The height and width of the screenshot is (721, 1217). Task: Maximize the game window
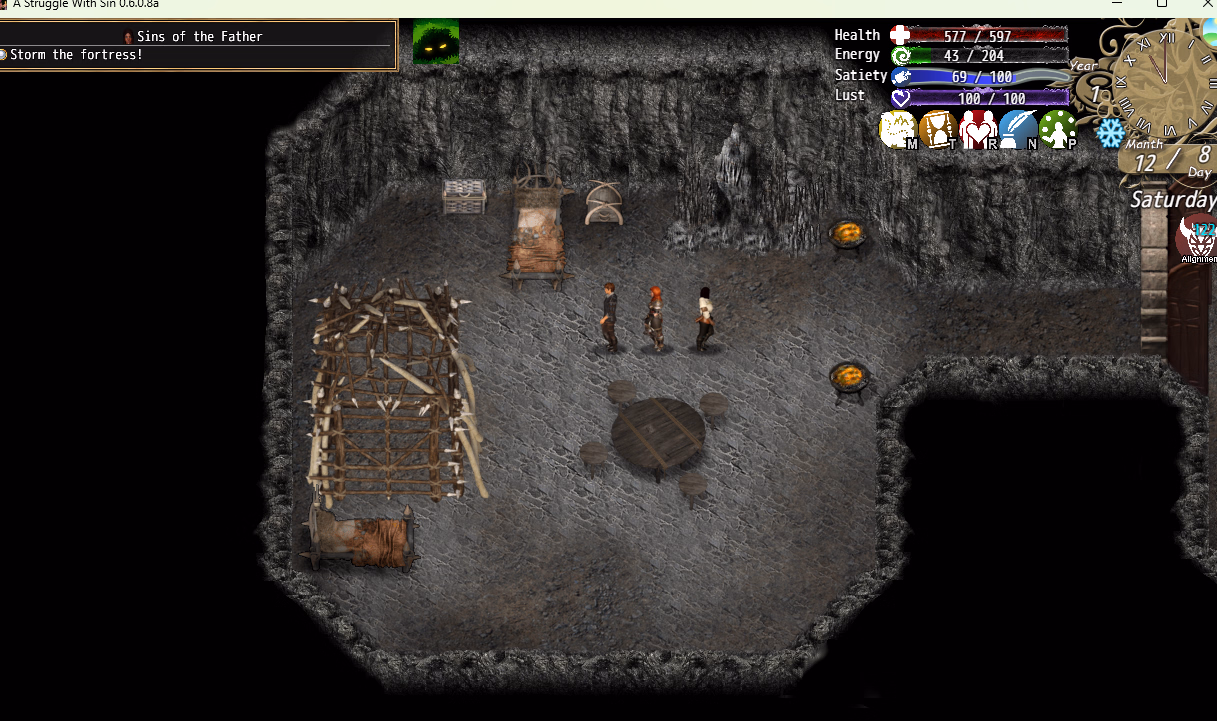pyautogui.click(x=1162, y=4)
